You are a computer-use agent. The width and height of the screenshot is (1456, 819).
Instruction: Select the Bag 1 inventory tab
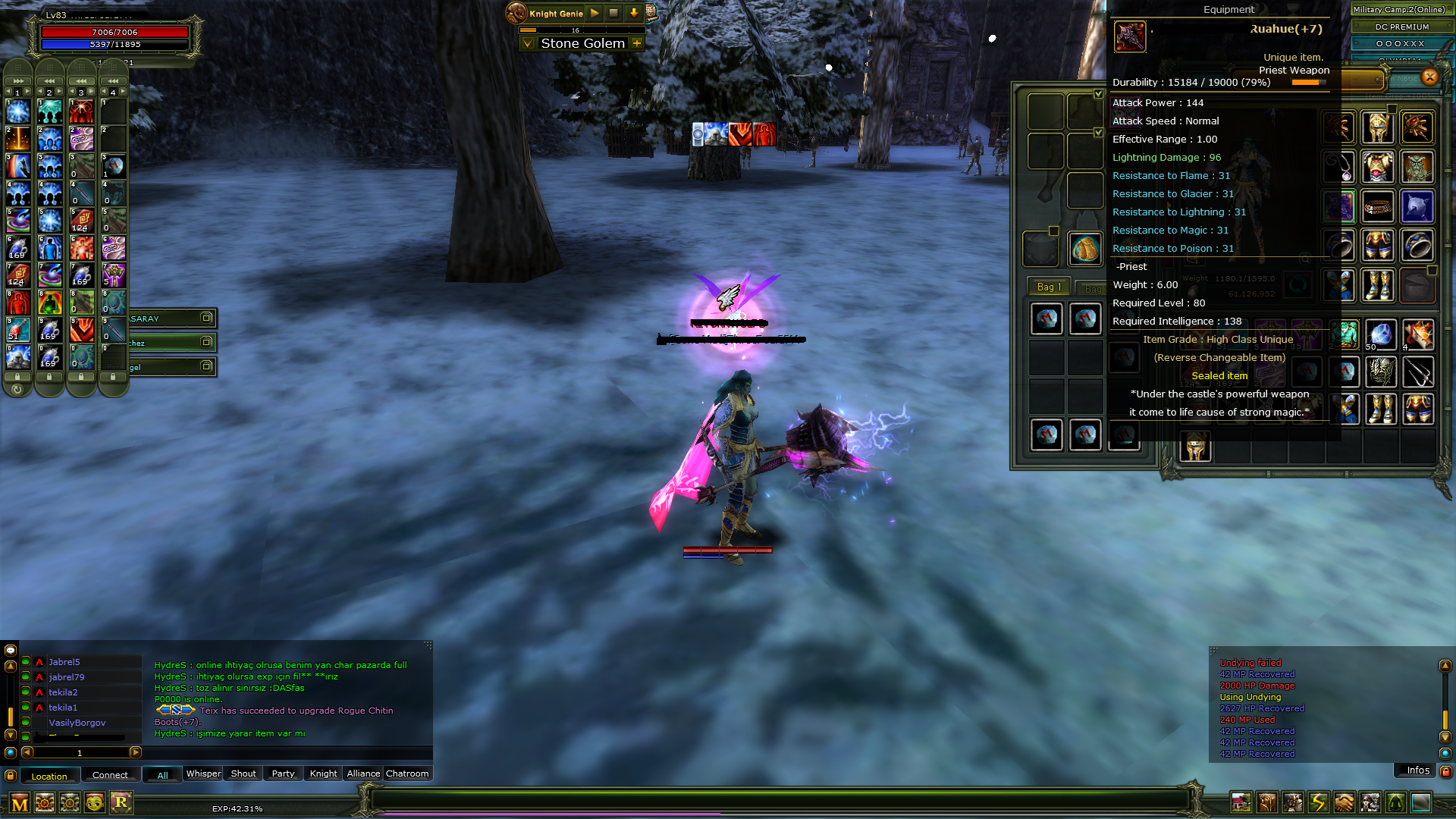click(1050, 286)
